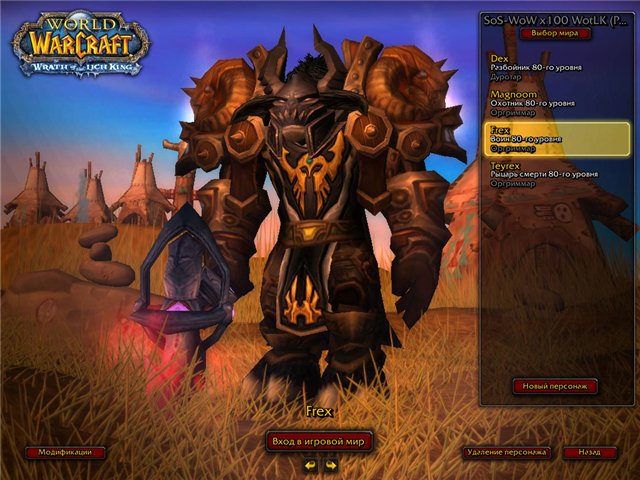Open the "Модификации" addons menu

tap(65, 452)
